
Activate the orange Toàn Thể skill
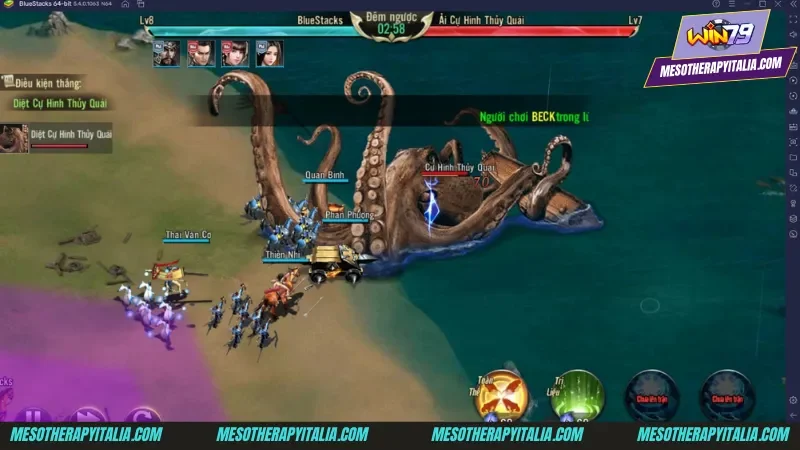pos(500,395)
